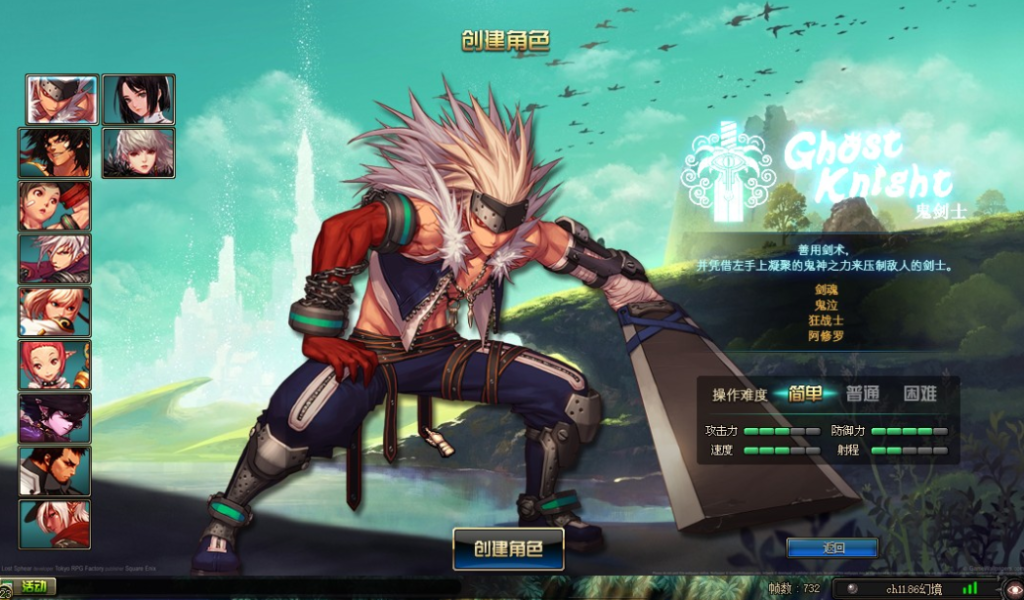Pick the black-haired priest portrait
1024x600 pixels.
55,471
